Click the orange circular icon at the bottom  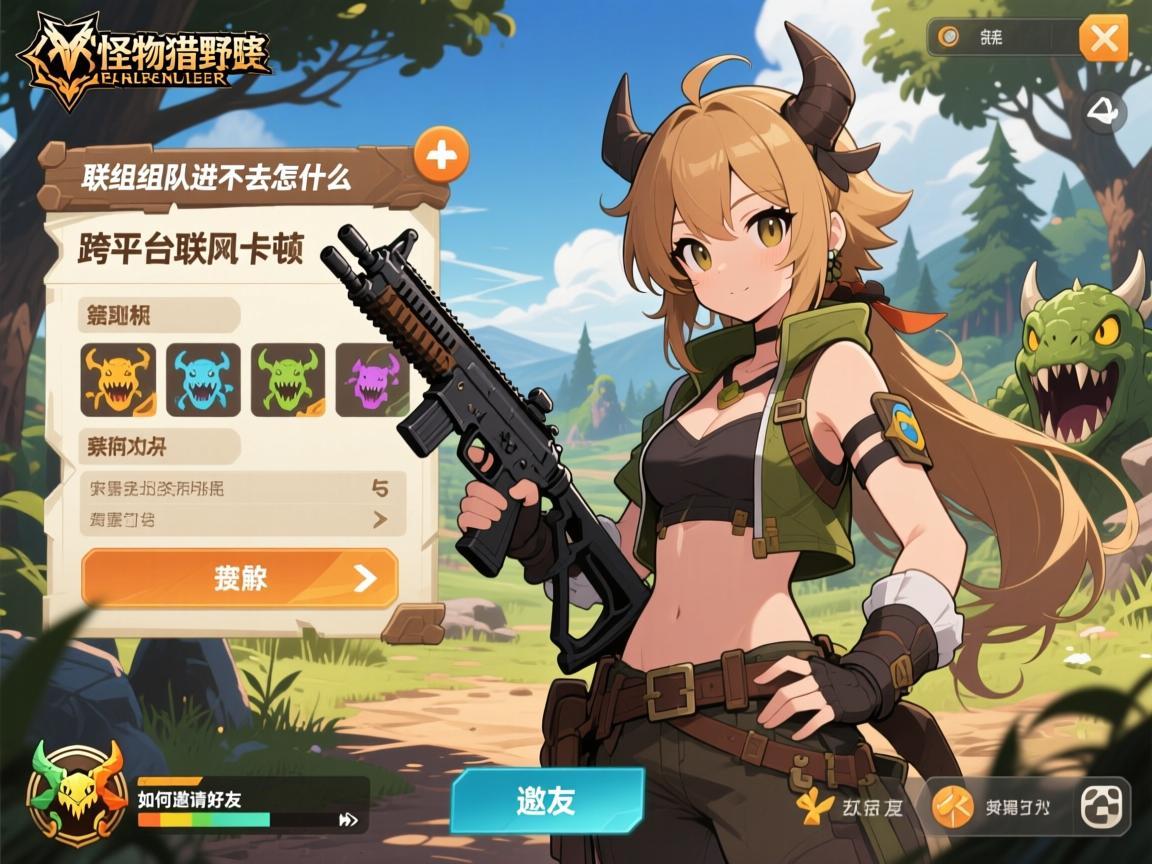click(x=952, y=806)
